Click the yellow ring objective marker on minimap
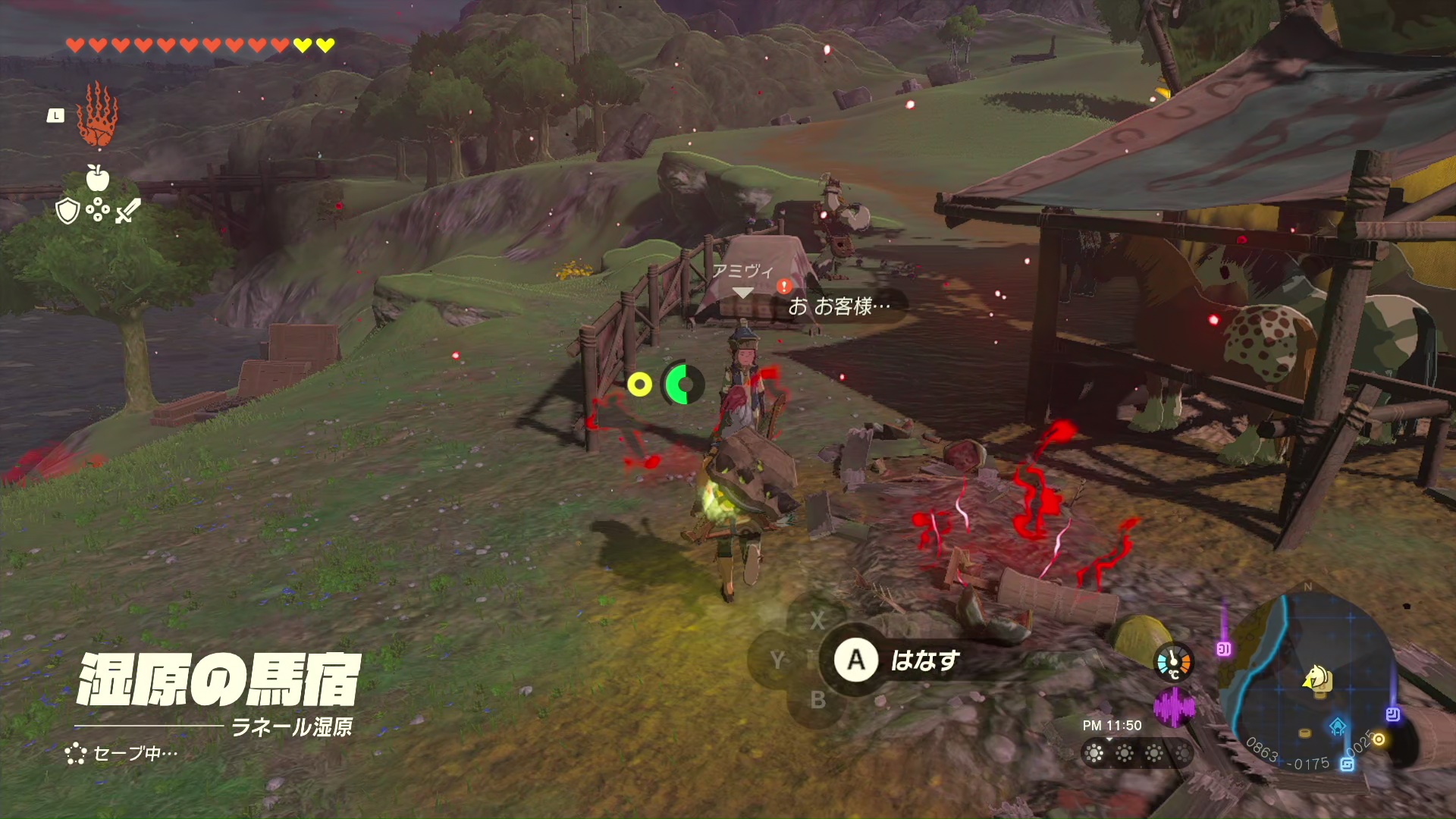The height and width of the screenshot is (819, 1456). tap(1379, 739)
